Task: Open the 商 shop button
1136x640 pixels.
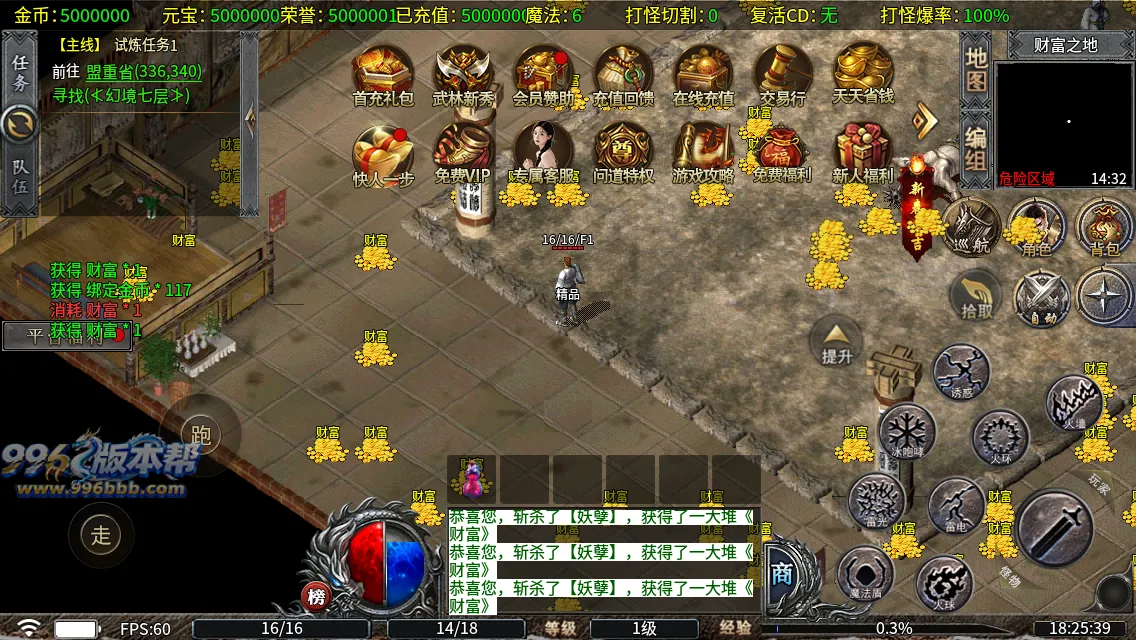Action: 782,573
